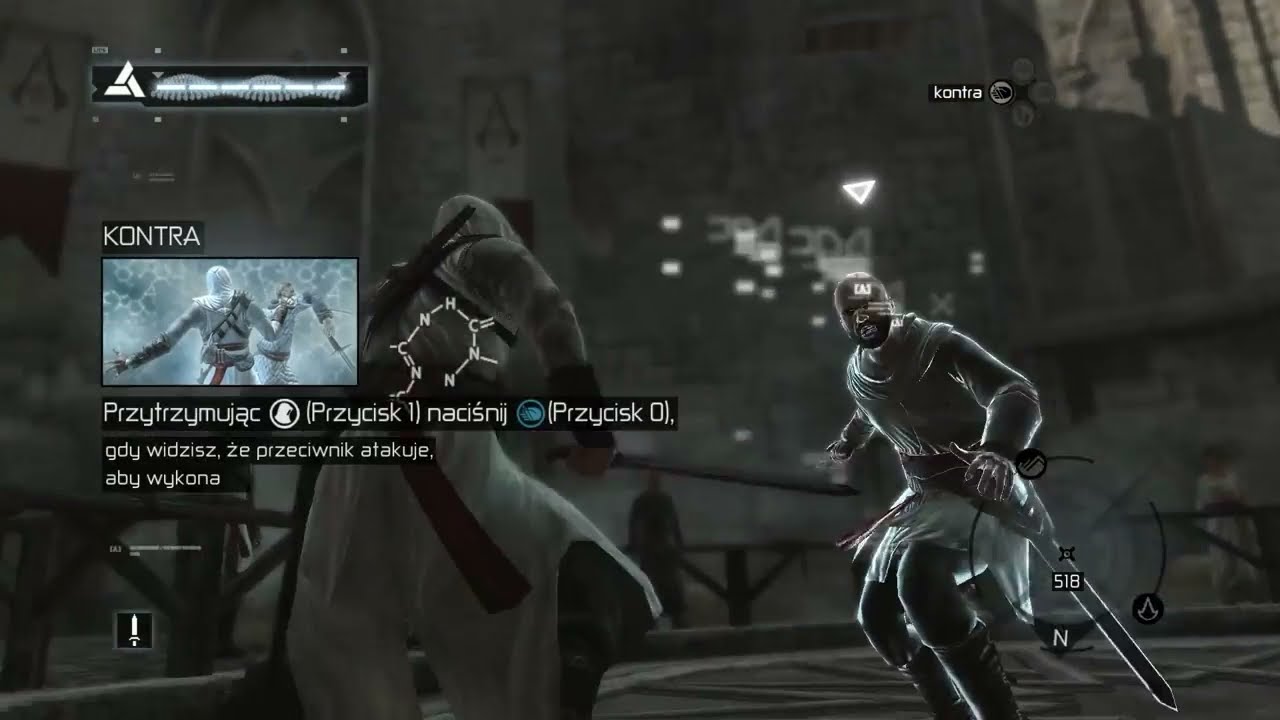1280x720 pixels.
Task: Click the N compass marker on minimap
Action: coord(1061,637)
